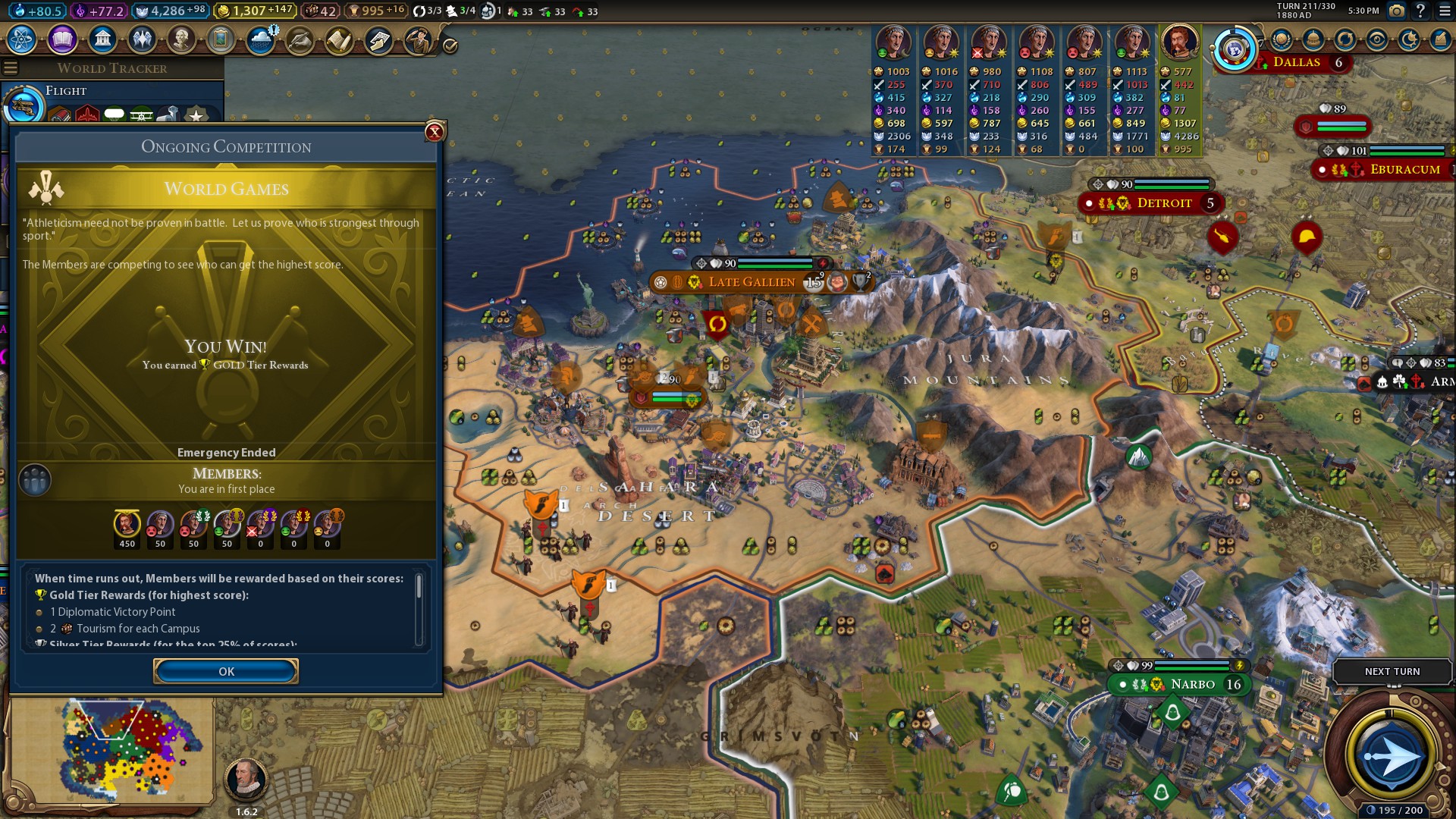
Task: Open World Congress dome icon
Action: tap(1313, 40)
